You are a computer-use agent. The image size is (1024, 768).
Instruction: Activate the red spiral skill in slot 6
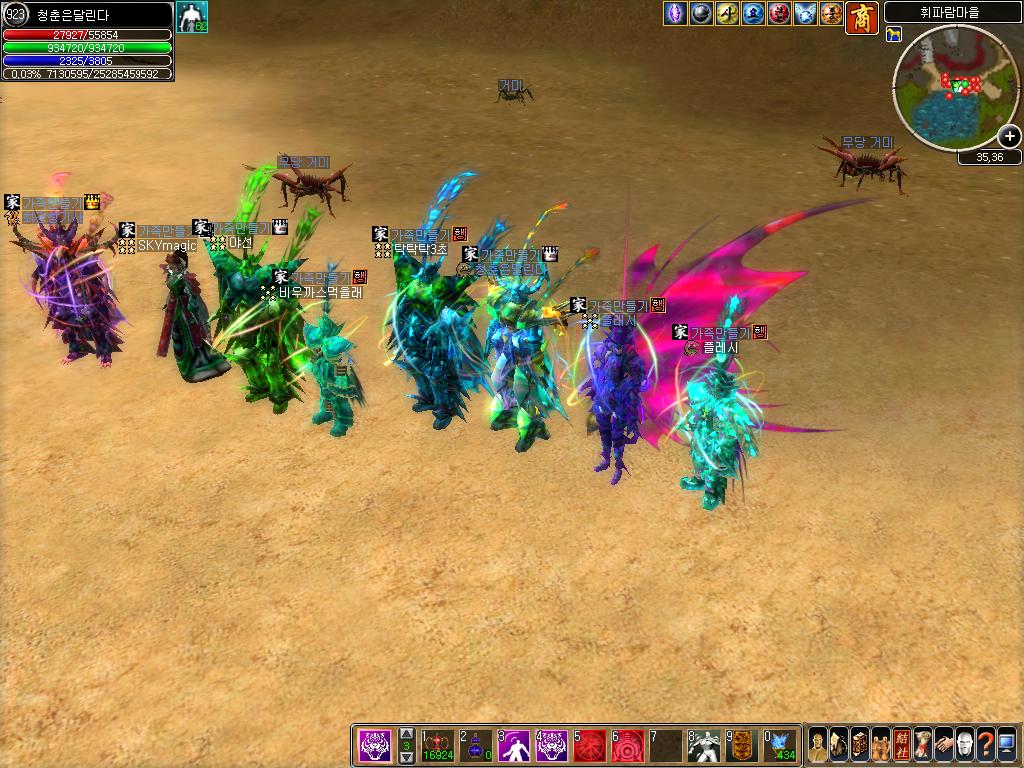(x=628, y=746)
